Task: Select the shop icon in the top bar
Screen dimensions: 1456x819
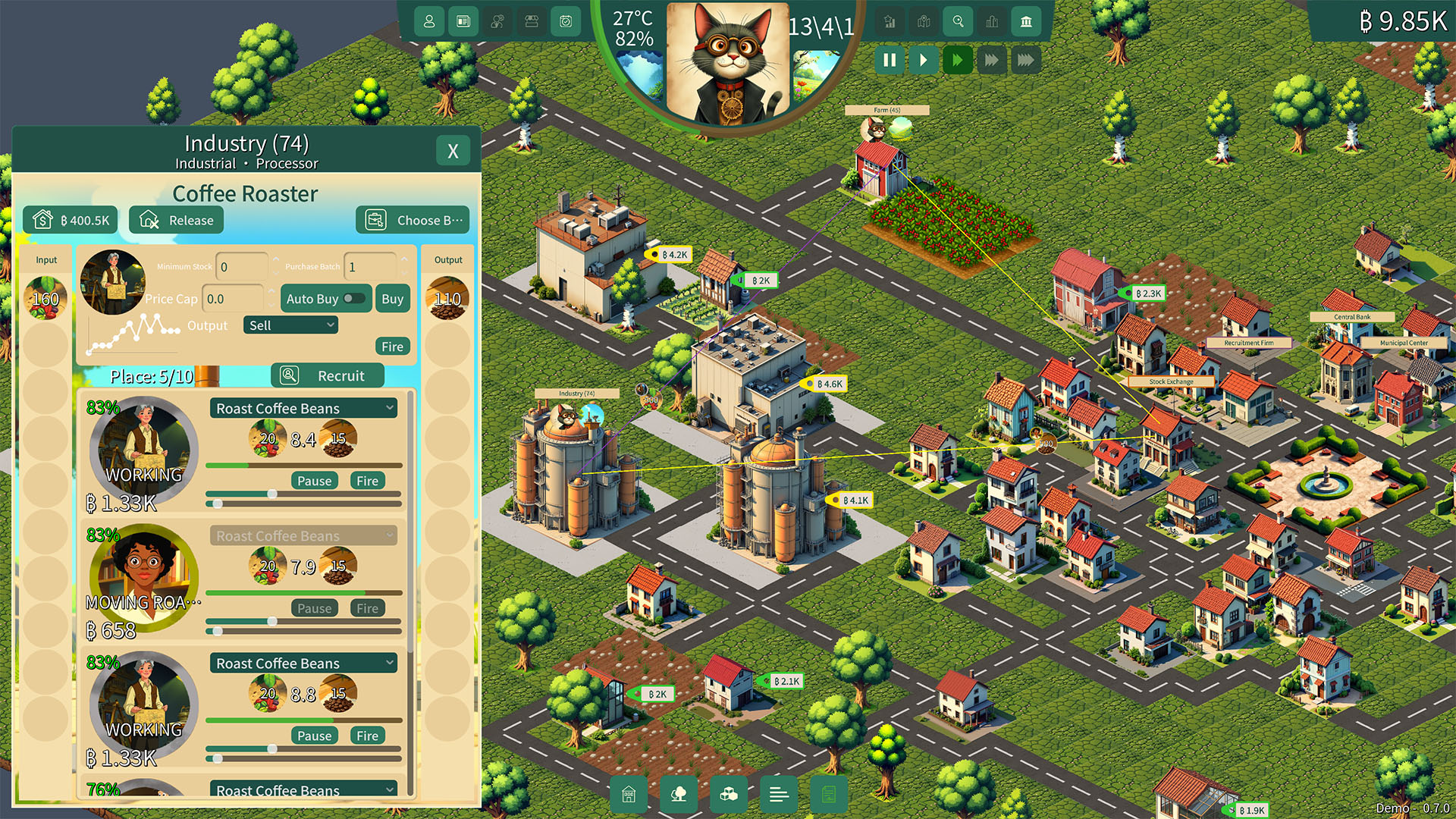Action: coord(530,21)
